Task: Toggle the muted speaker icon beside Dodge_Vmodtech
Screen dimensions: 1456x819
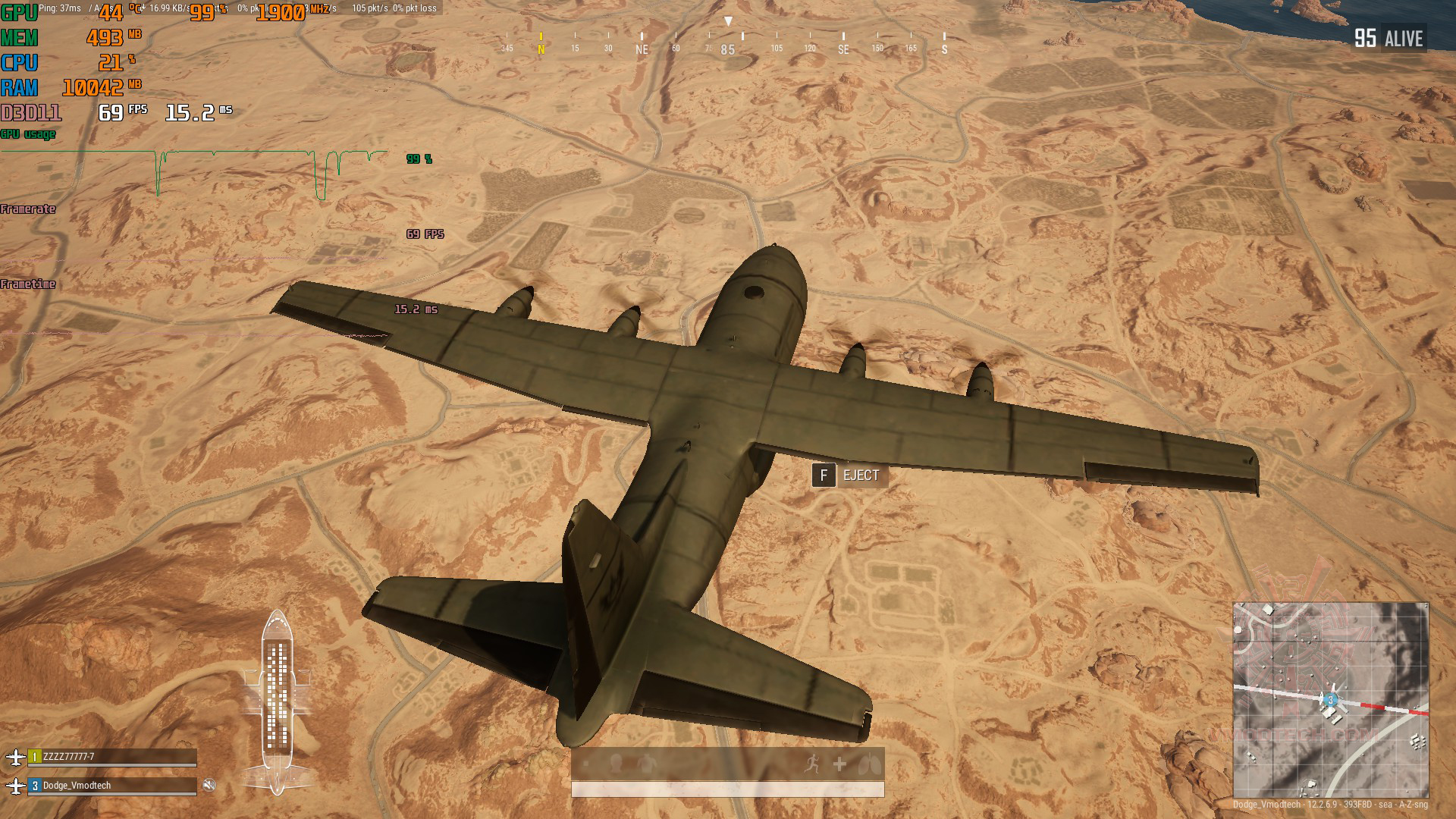Action: pos(209,785)
